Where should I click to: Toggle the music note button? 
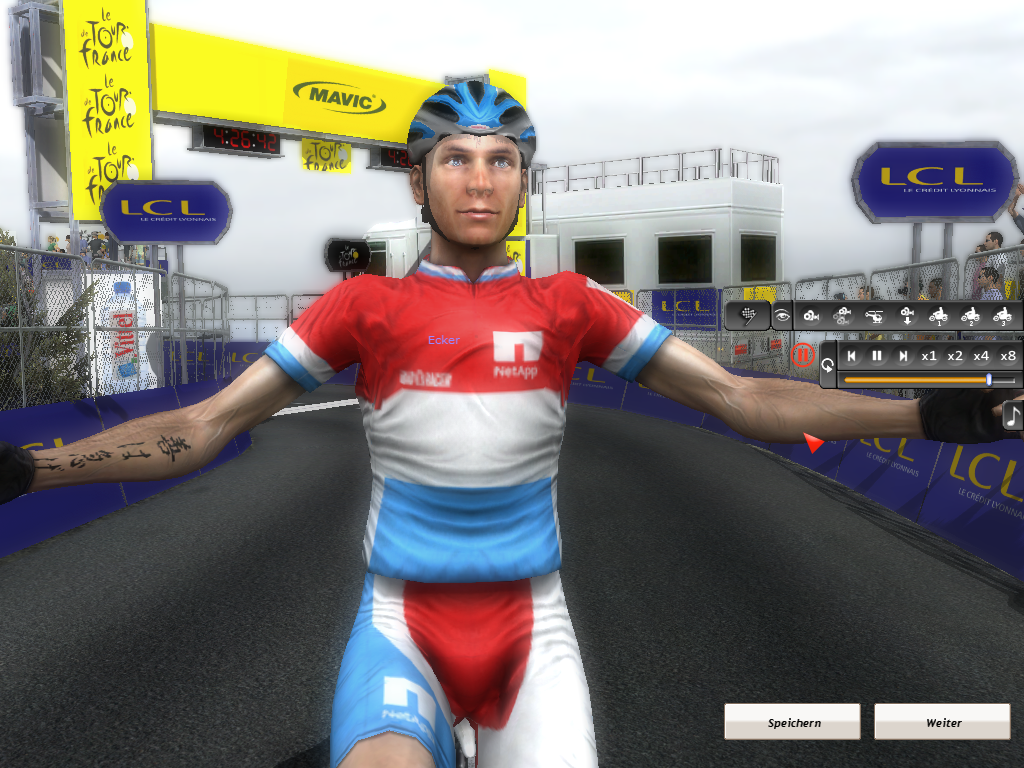[1012, 416]
